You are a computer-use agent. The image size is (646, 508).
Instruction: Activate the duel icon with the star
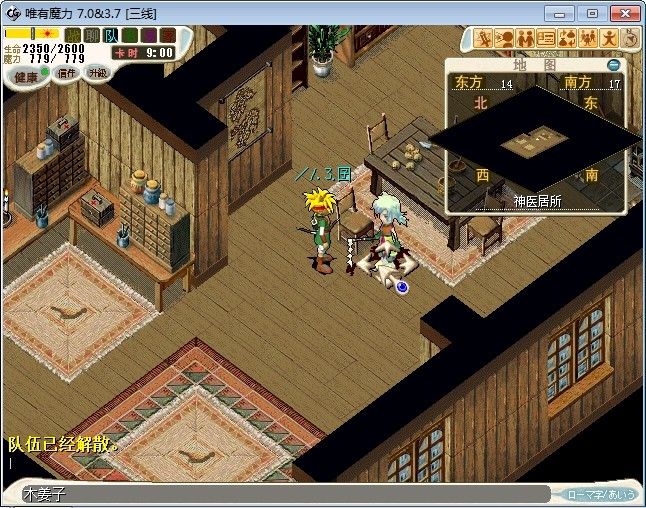point(483,38)
